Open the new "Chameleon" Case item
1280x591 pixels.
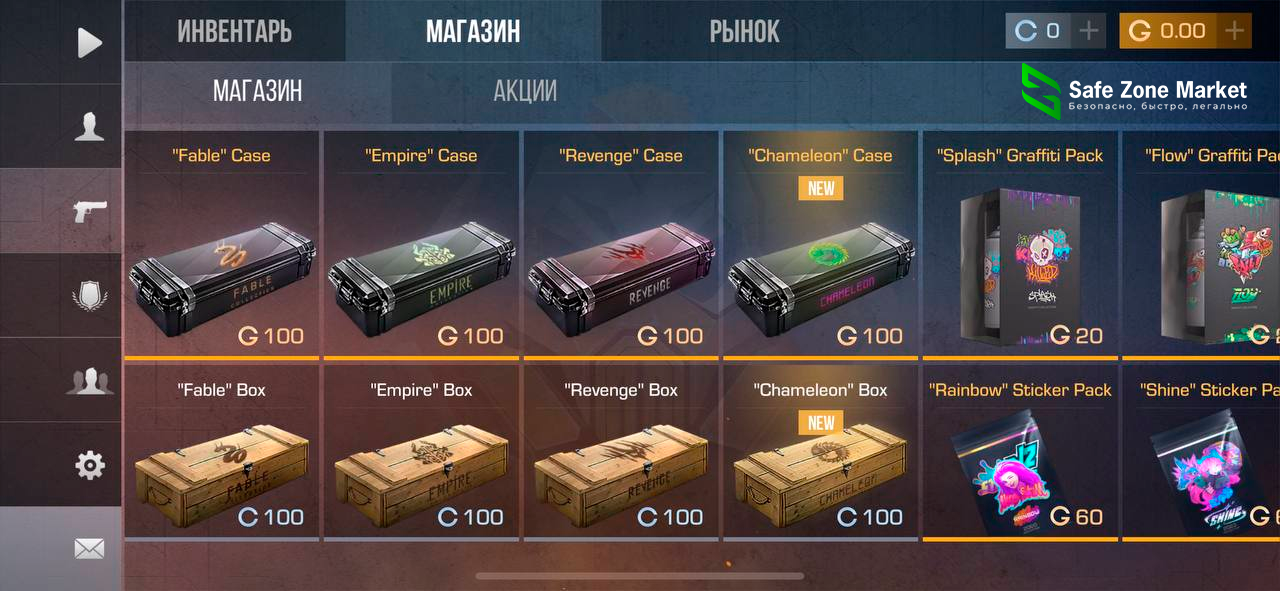pos(820,260)
